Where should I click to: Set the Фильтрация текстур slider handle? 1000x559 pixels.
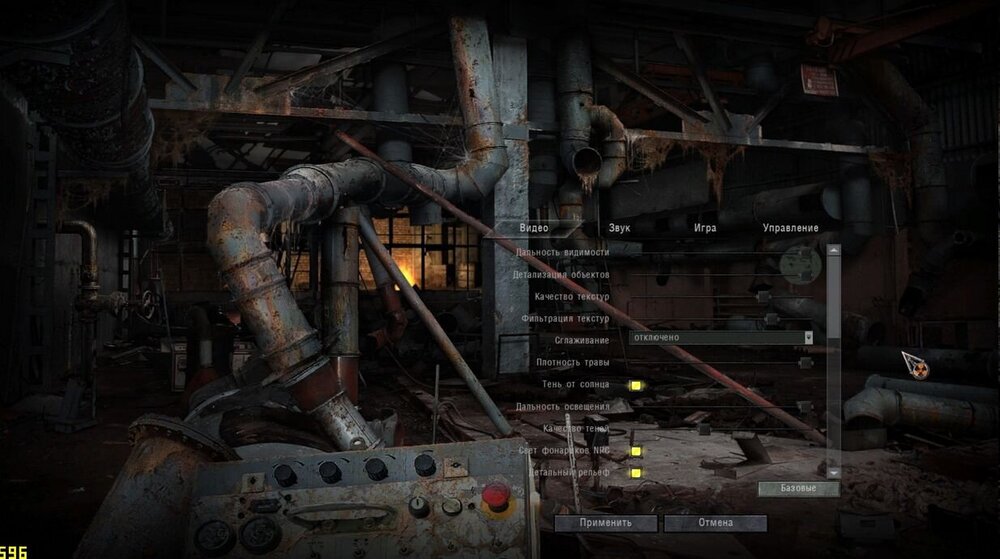point(770,318)
